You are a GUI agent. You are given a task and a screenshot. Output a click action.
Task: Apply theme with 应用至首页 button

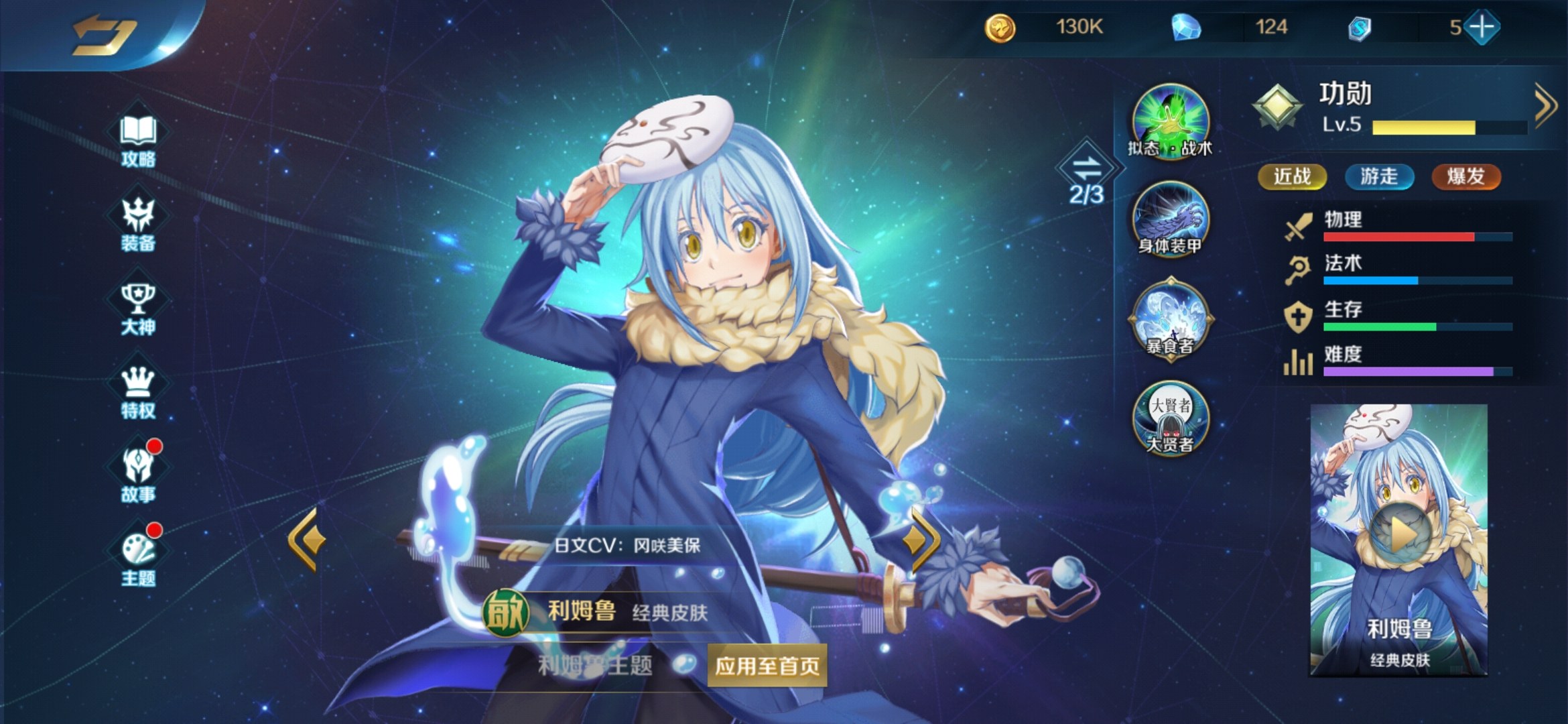tap(767, 666)
